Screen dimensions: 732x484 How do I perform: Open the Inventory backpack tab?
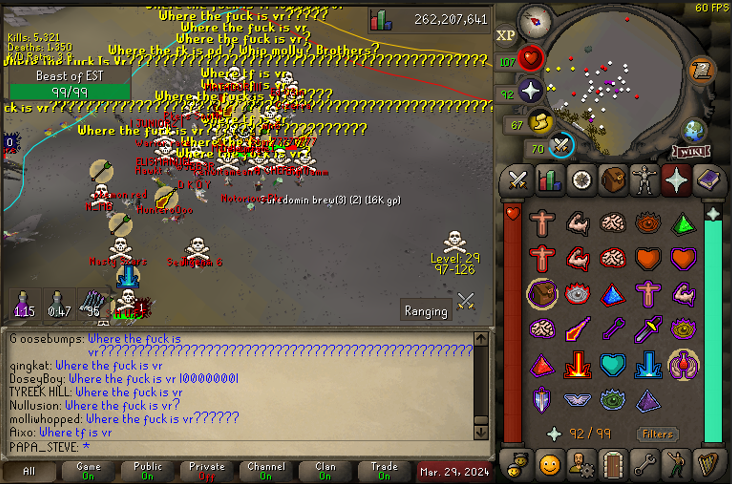tap(612, 180)
